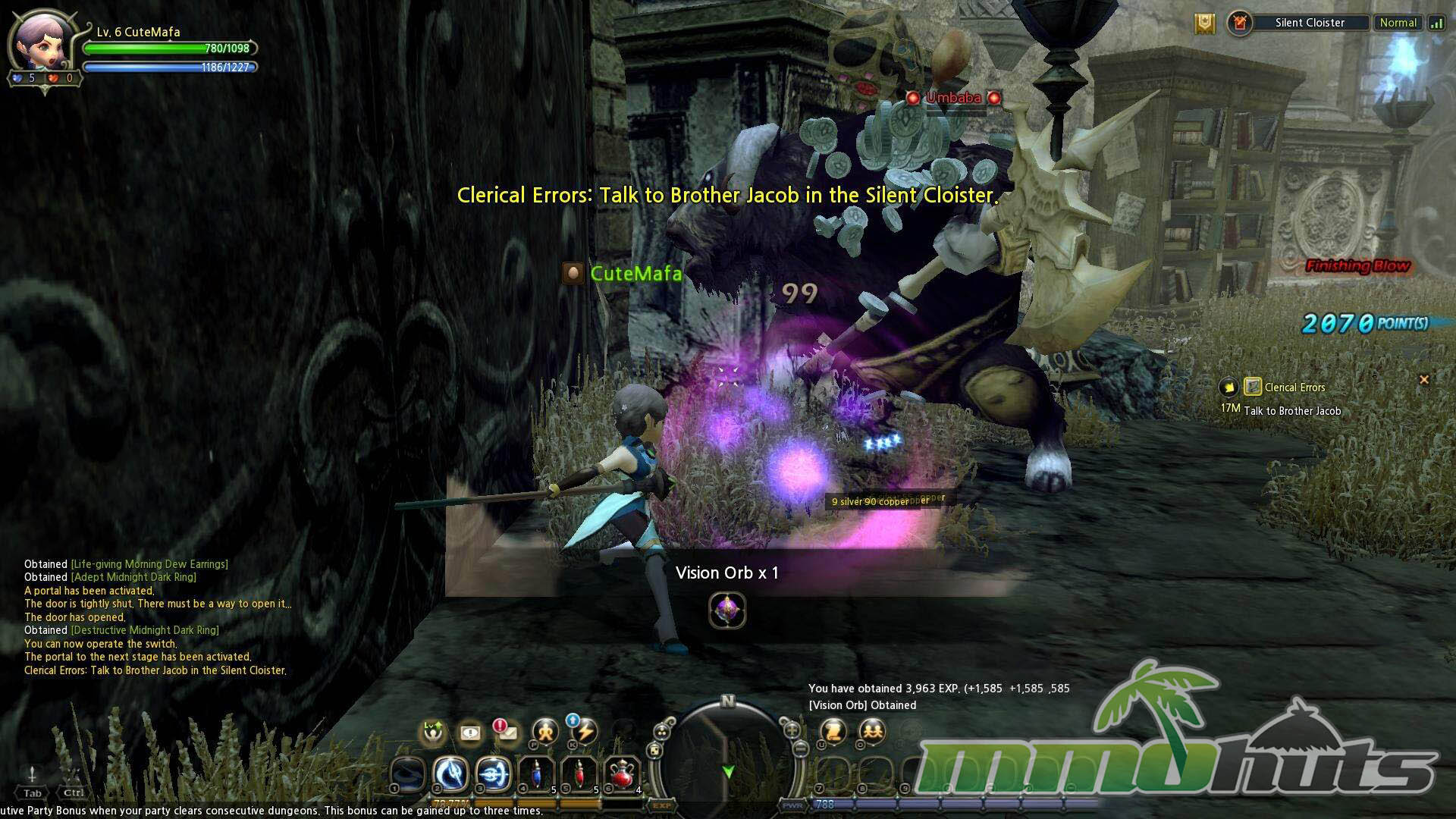This screenshot has height=819, width=1456.
Task: Open the party members icon
Action: (x=872, y=732)
